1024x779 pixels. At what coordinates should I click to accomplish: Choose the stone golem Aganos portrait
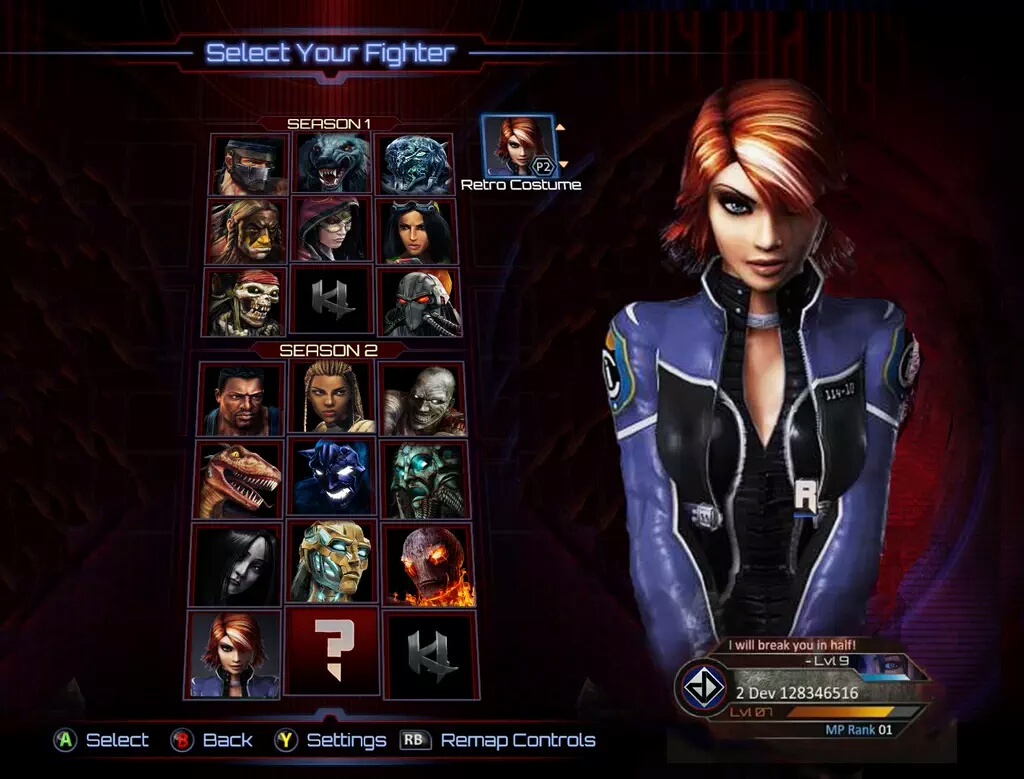(425, 479)
